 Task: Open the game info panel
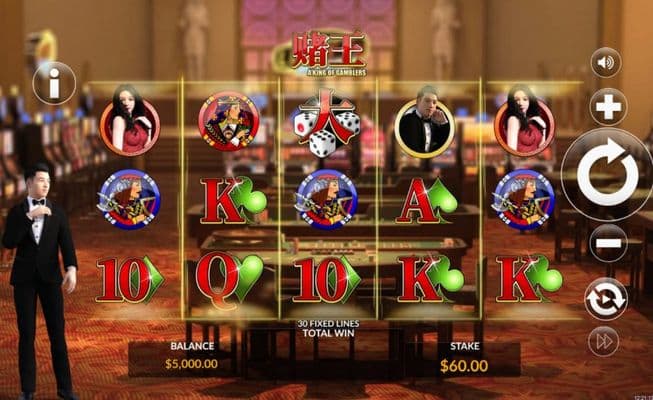point(54,83)
